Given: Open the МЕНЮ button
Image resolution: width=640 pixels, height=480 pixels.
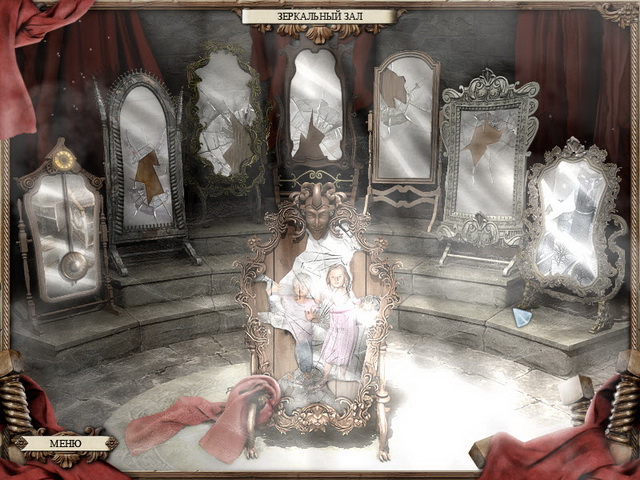Looking at the screenshot, I should point(65,443).
